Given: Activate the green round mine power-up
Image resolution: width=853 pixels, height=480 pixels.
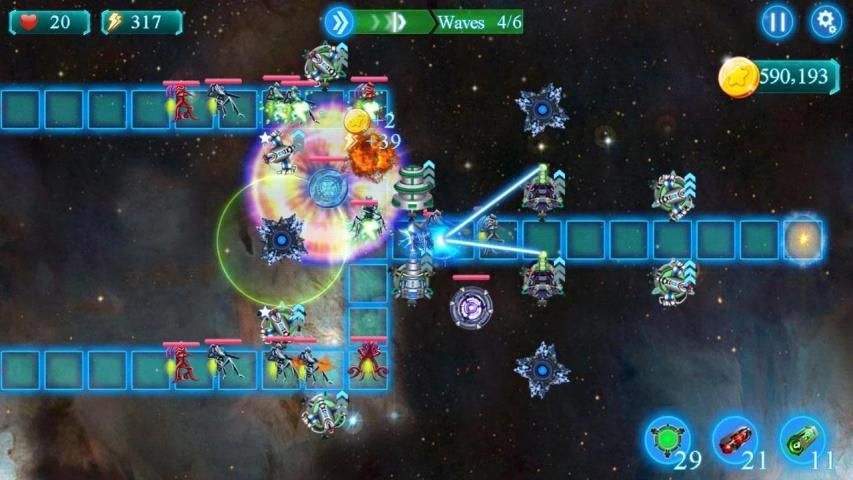Looking at the screenshot, I should click(665, 440).
